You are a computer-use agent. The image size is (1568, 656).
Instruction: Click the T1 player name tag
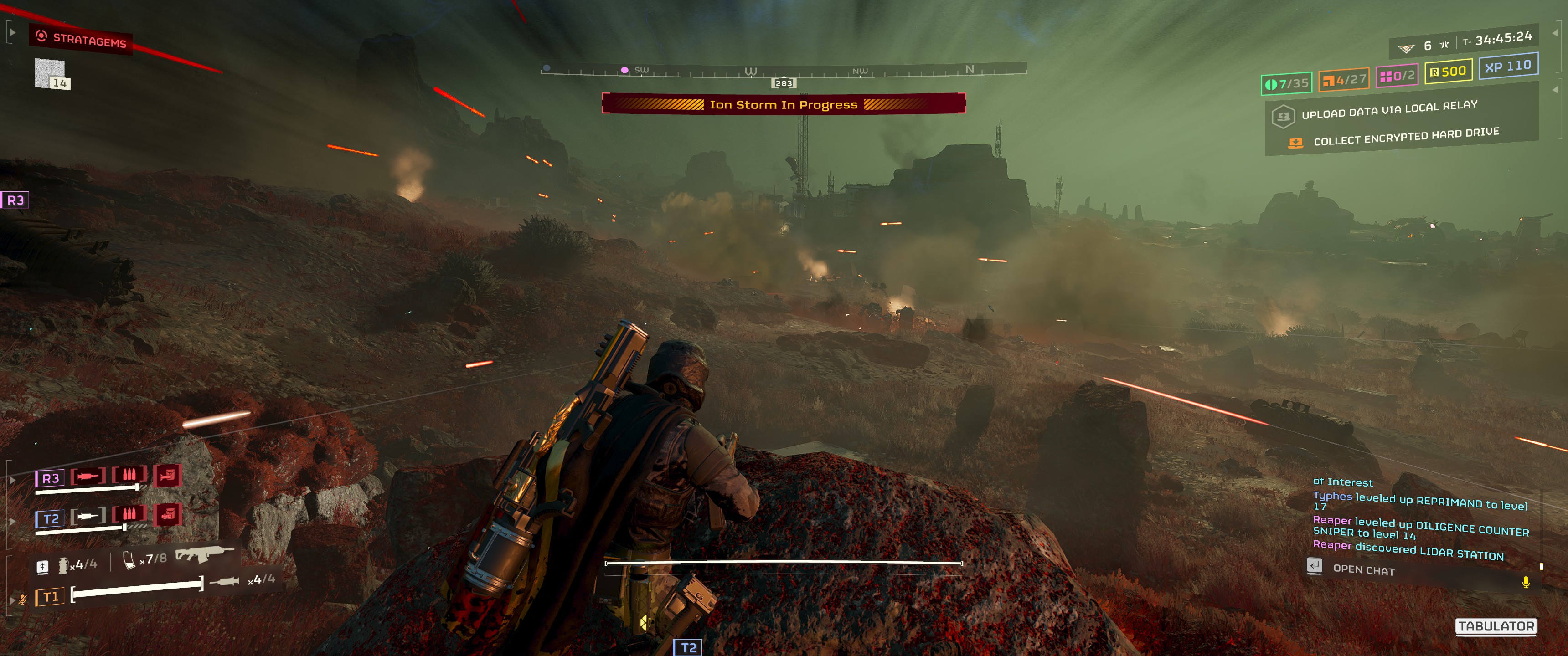(50, 597)
